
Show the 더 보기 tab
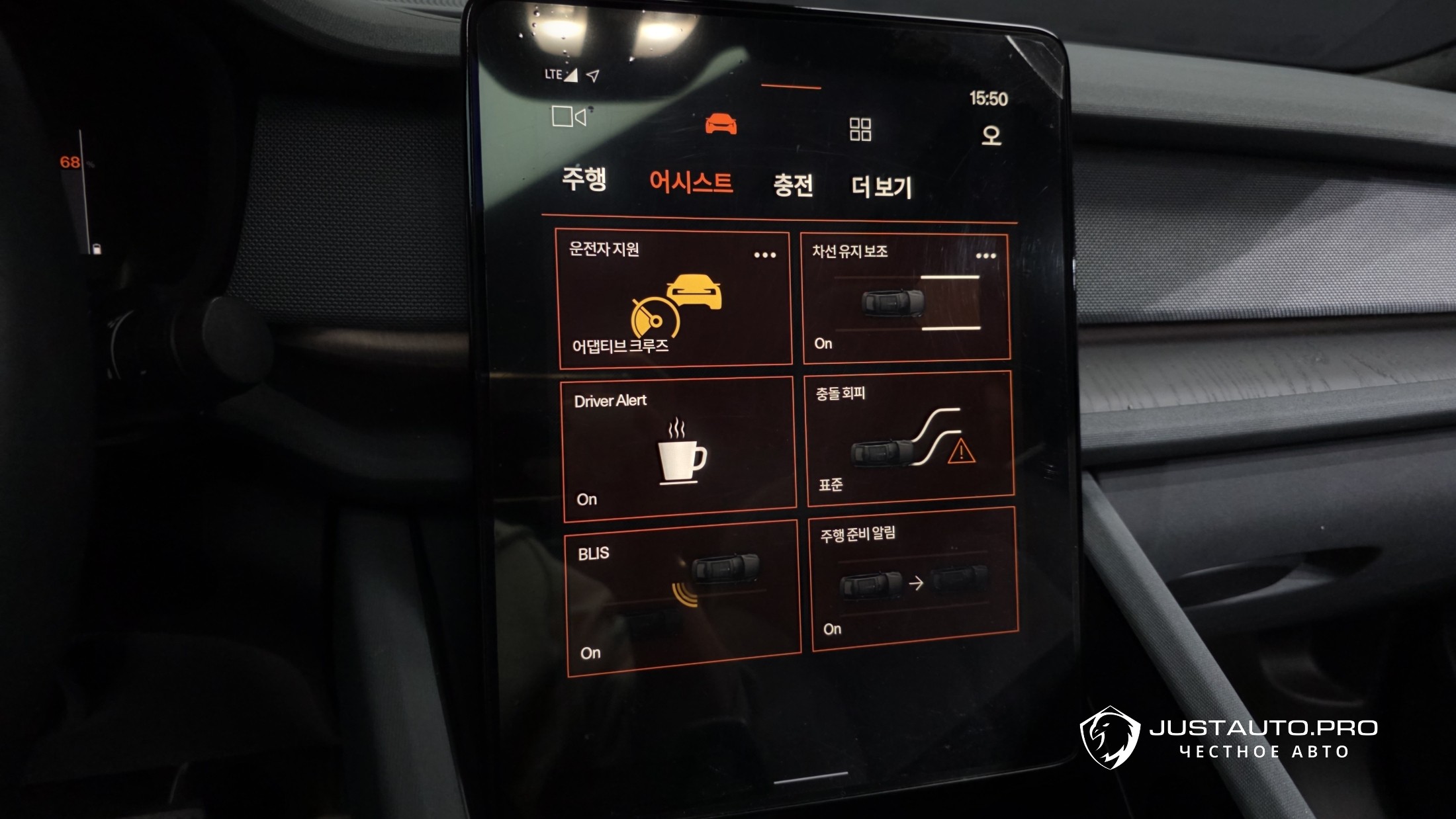pos(881,187)
